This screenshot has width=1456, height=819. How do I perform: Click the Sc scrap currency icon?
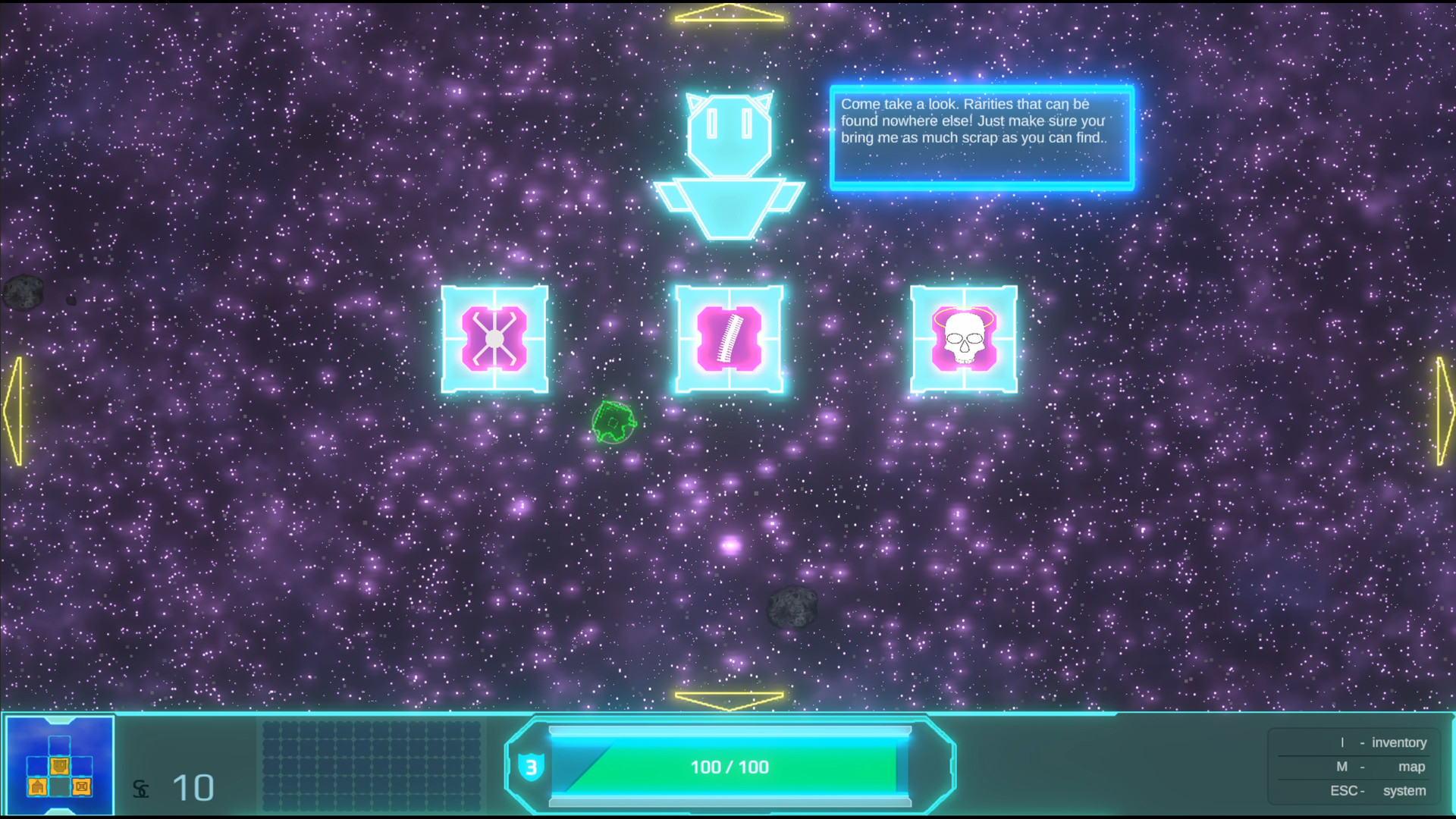coord(141,789)
